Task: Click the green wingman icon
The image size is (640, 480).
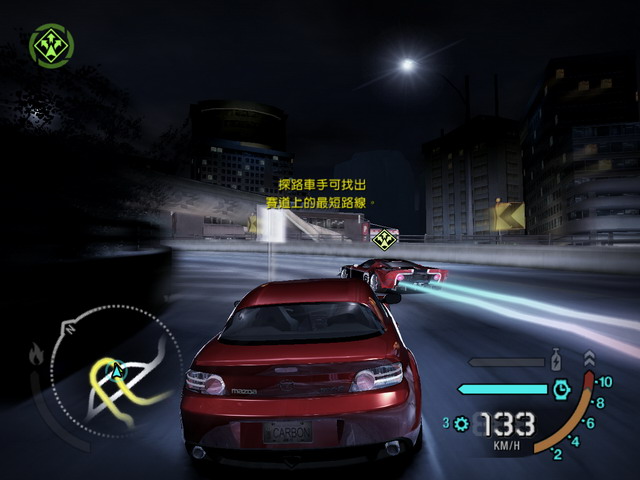Action: 50,46
